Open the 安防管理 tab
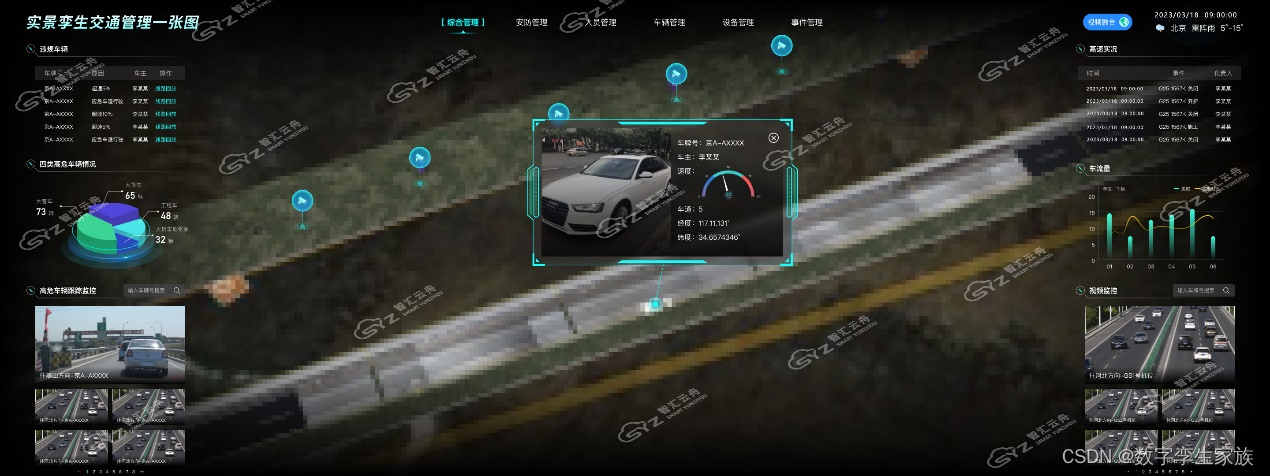Viewport: 1270px width, 476px height. click(532, 22)
